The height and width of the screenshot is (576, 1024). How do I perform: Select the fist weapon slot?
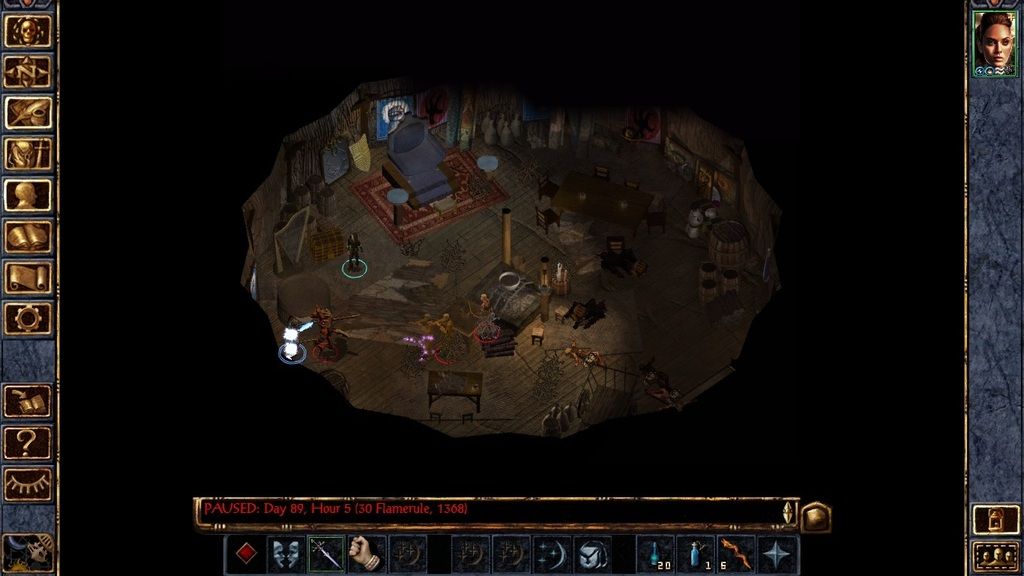[x=367, y=554]
